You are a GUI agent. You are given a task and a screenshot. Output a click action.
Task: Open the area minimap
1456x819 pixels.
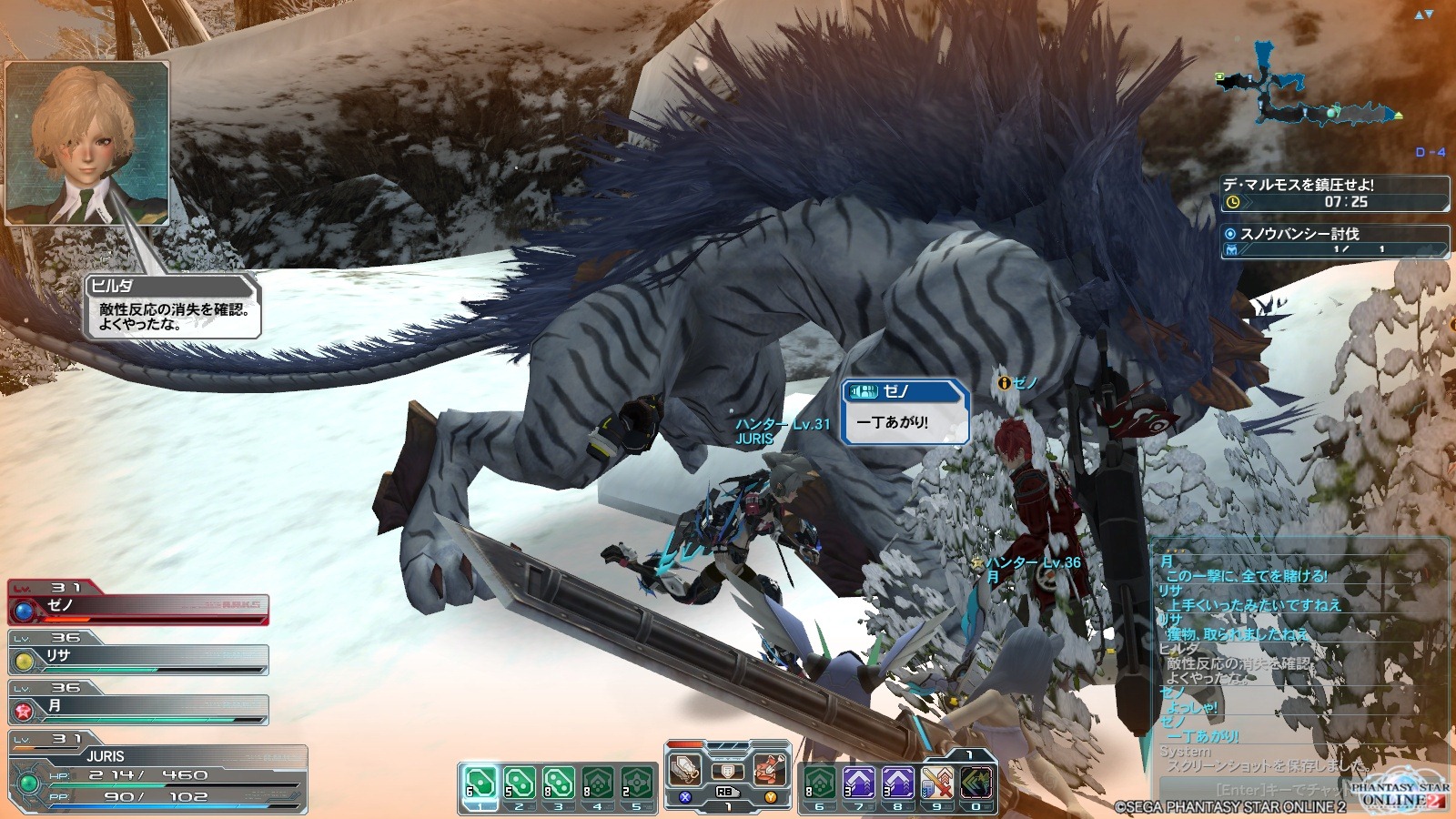1310,86
